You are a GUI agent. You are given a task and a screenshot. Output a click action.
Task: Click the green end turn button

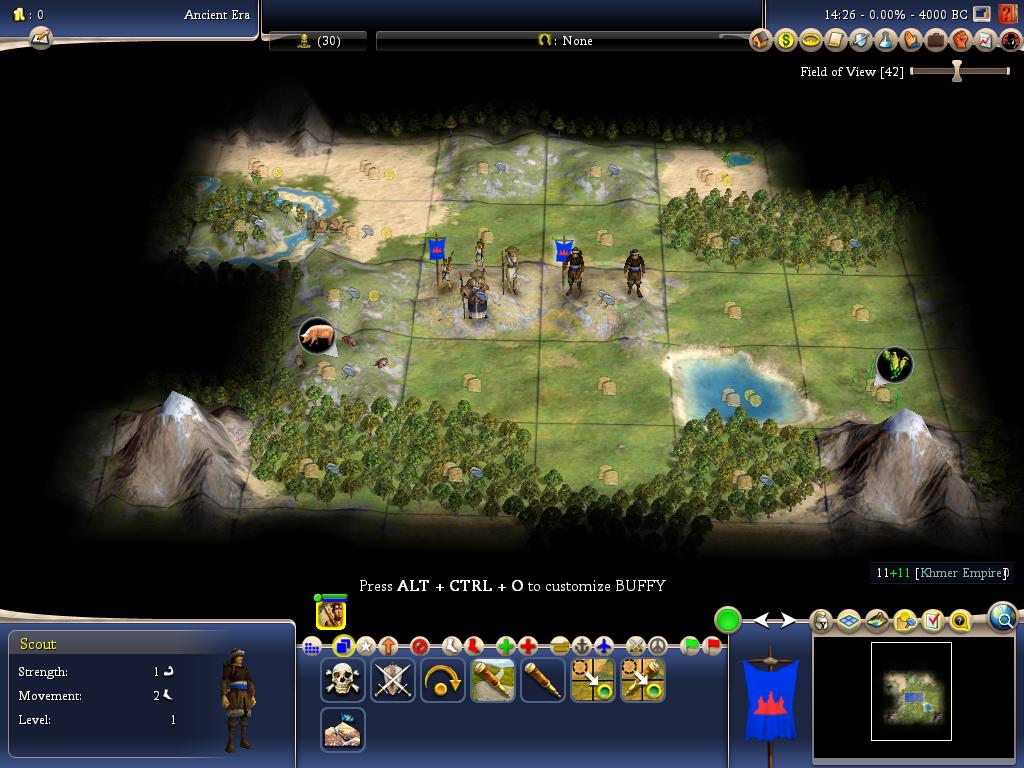point(728,620)
